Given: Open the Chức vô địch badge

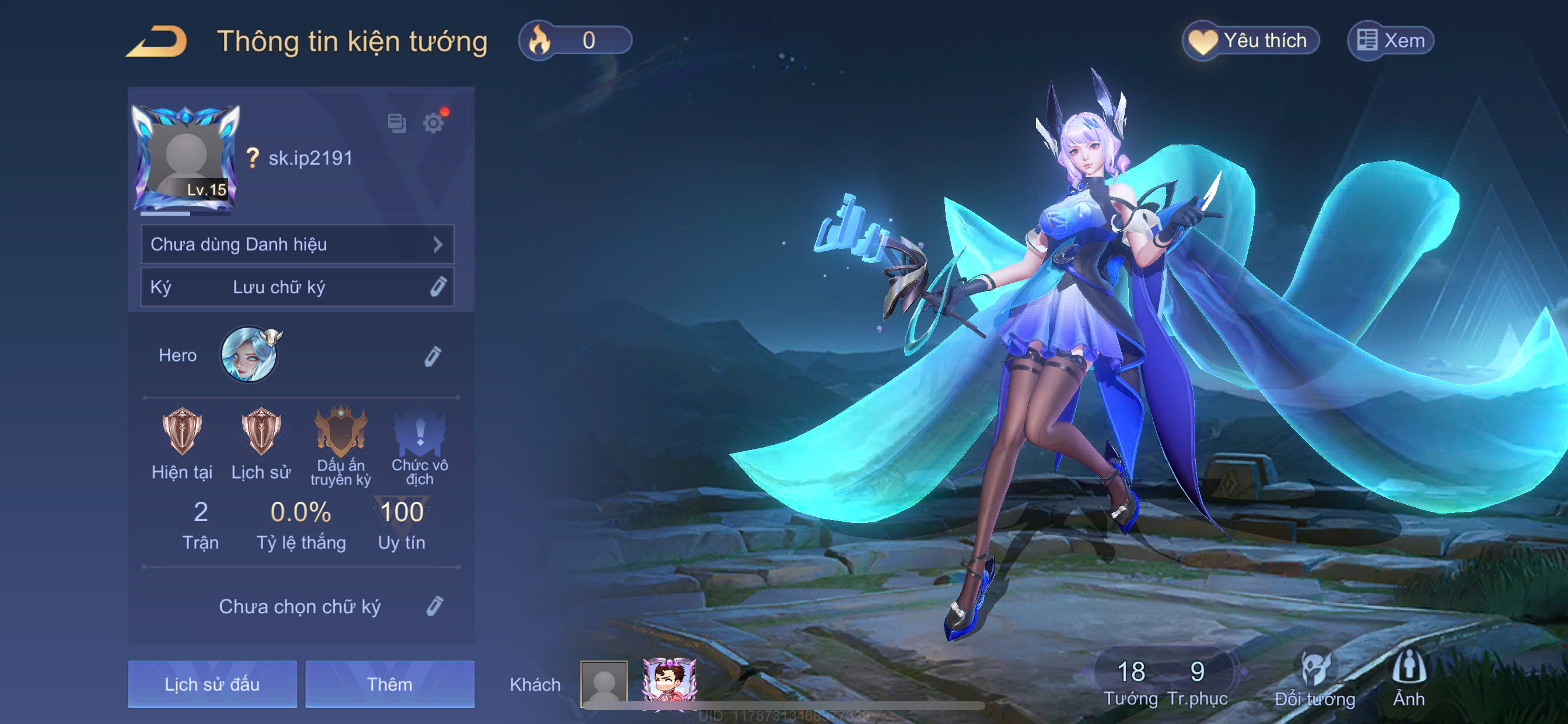Looking at the screenshot, I should click(419, 431).
